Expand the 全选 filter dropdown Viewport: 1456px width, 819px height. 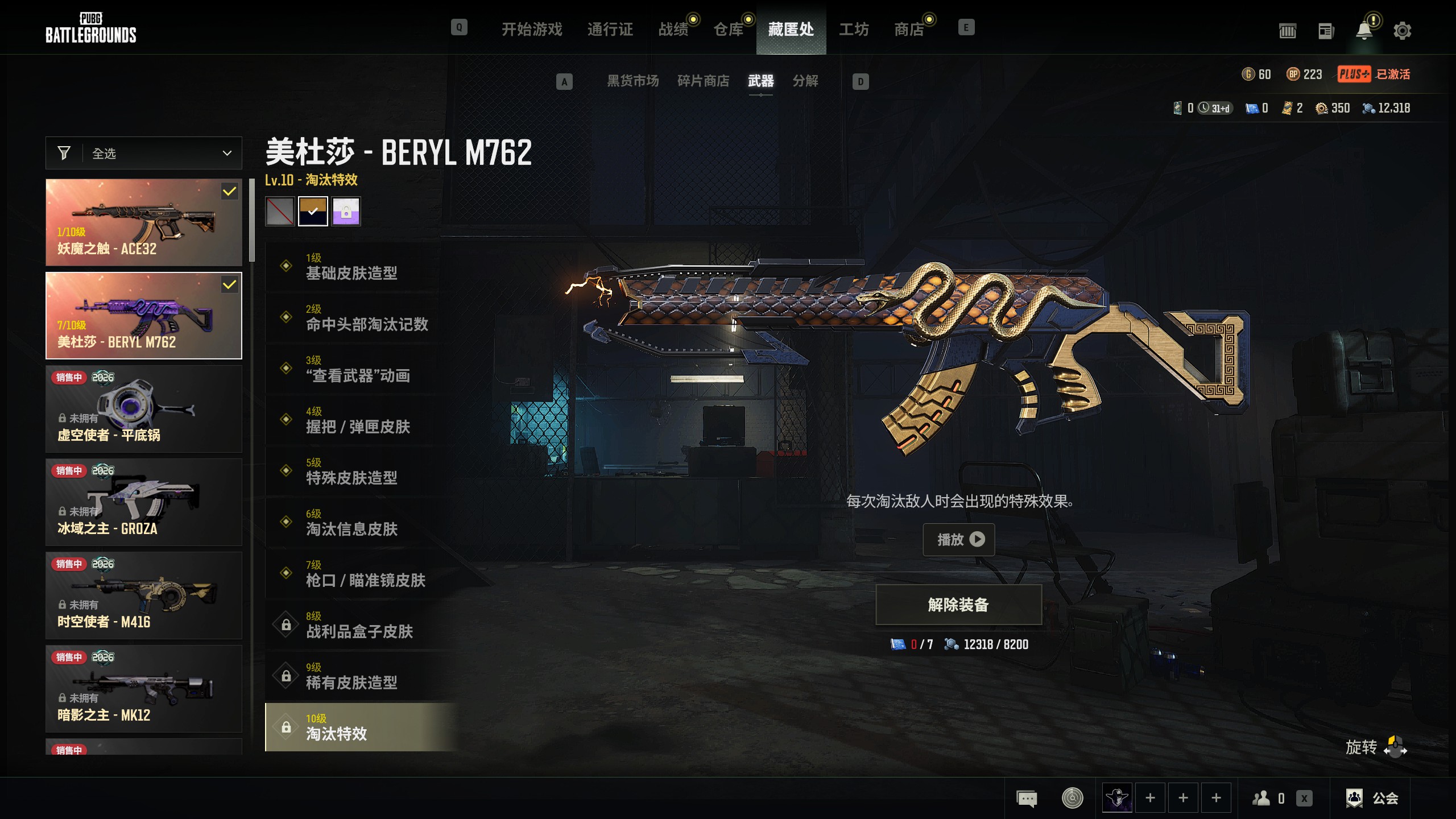[x=144, y=154]
